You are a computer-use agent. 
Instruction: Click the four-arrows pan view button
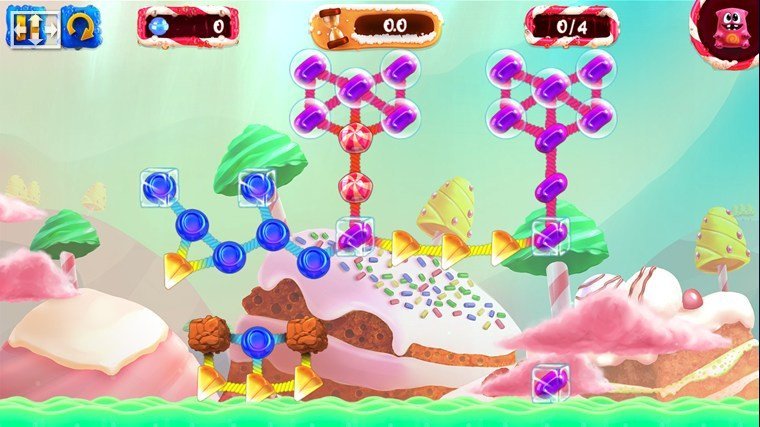point(29,27)
